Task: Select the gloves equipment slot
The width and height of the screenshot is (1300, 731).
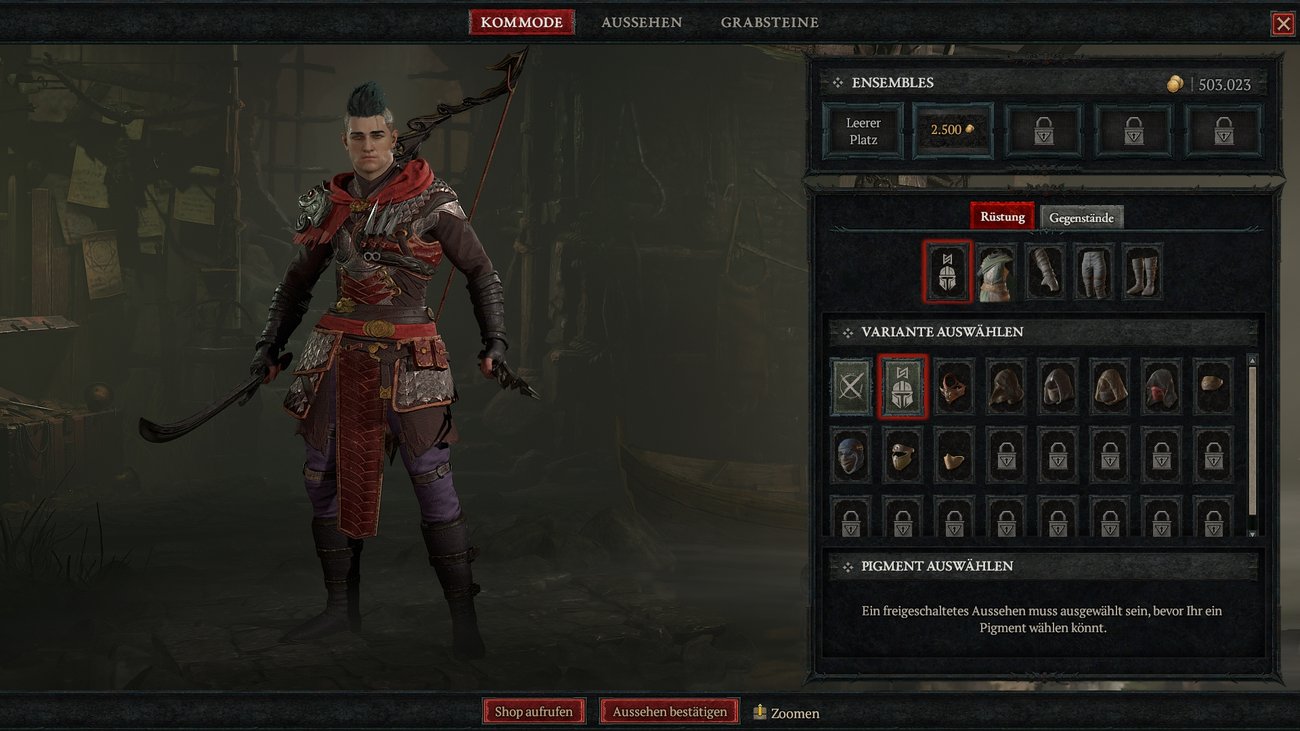Action: 1043,271
